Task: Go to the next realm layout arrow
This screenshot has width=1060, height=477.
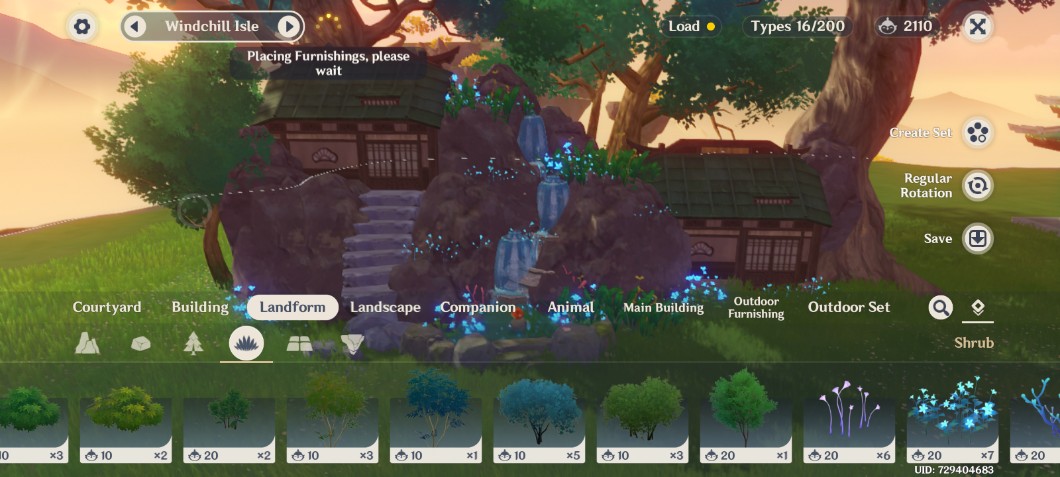Action: pyautogui.click(x=288, y=26)
